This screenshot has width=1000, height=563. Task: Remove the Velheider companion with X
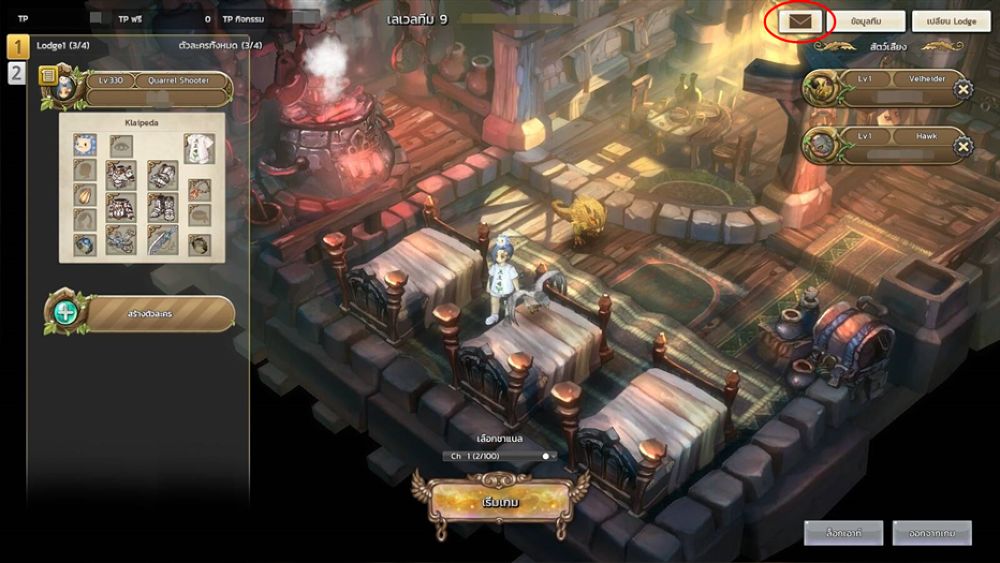[962, 90]
